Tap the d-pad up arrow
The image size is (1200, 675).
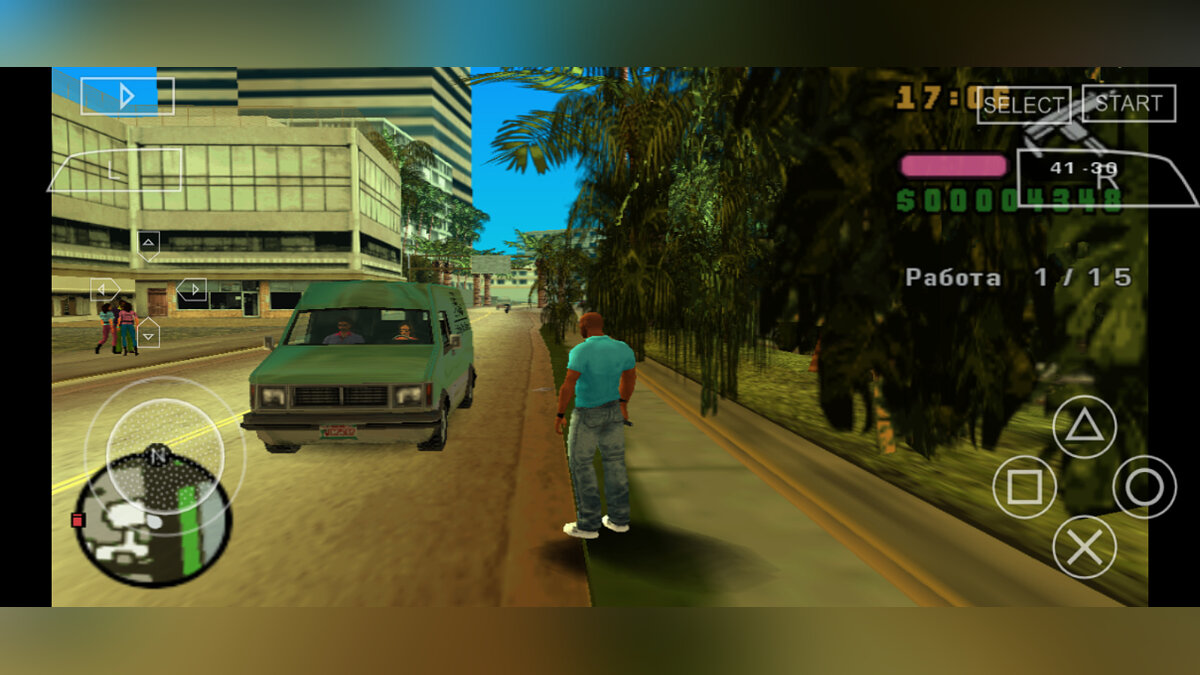[148, 243]
